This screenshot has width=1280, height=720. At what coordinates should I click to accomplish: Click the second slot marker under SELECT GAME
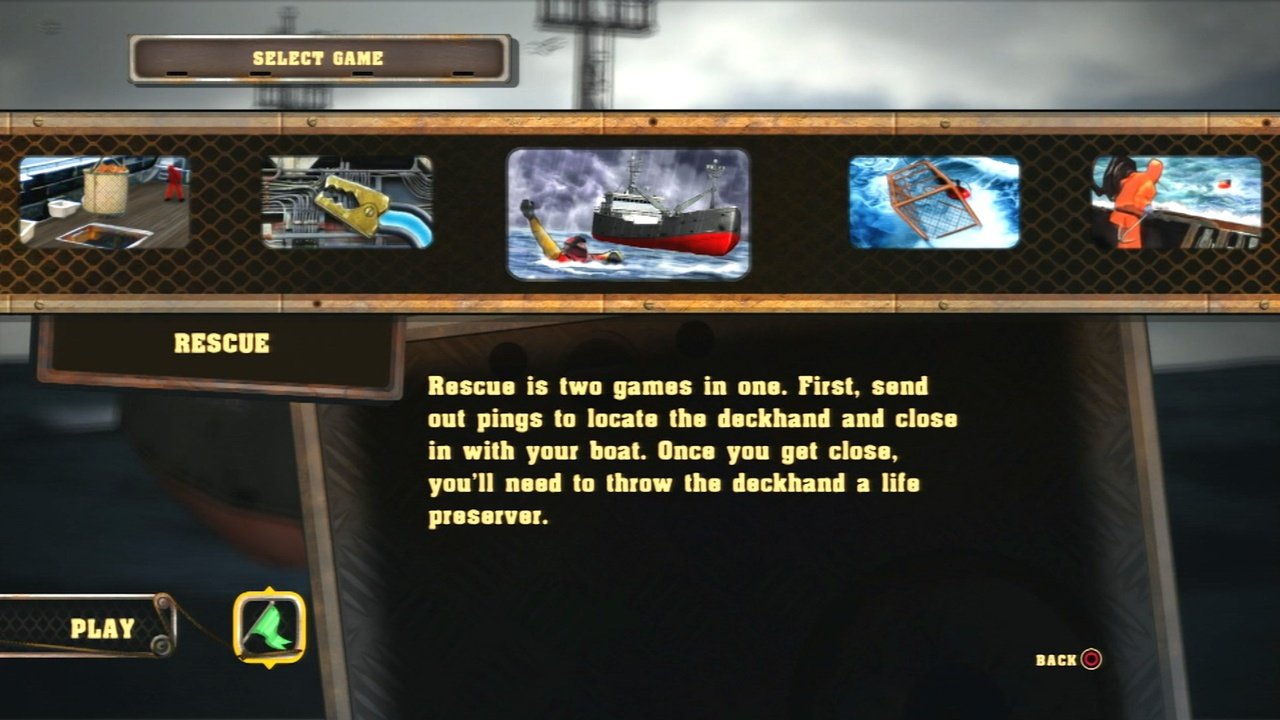click(x=259, y=72)
